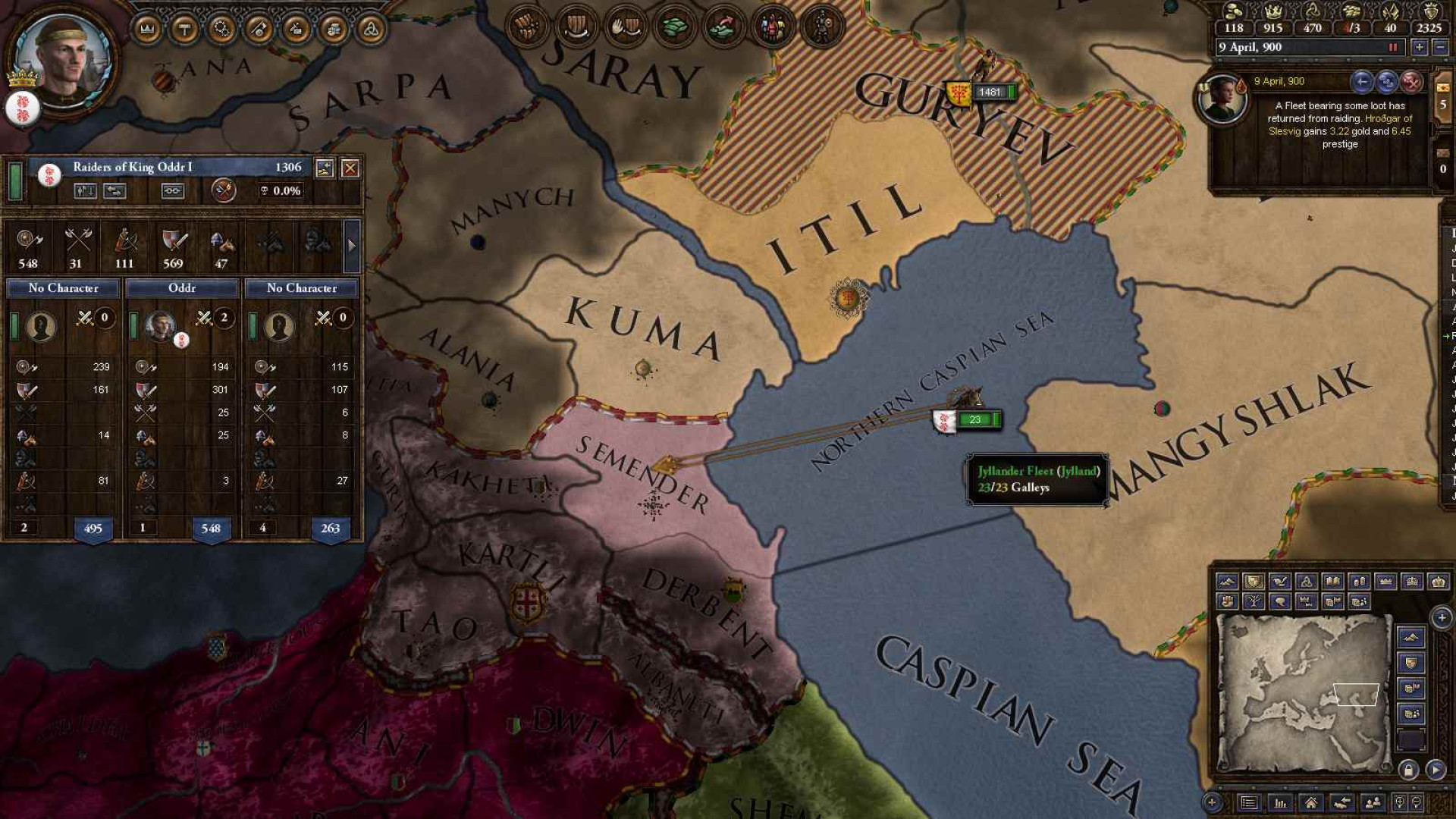Toggle the army's crossed-weapons raiding button

pyautogui.click(x=223, y=190)
